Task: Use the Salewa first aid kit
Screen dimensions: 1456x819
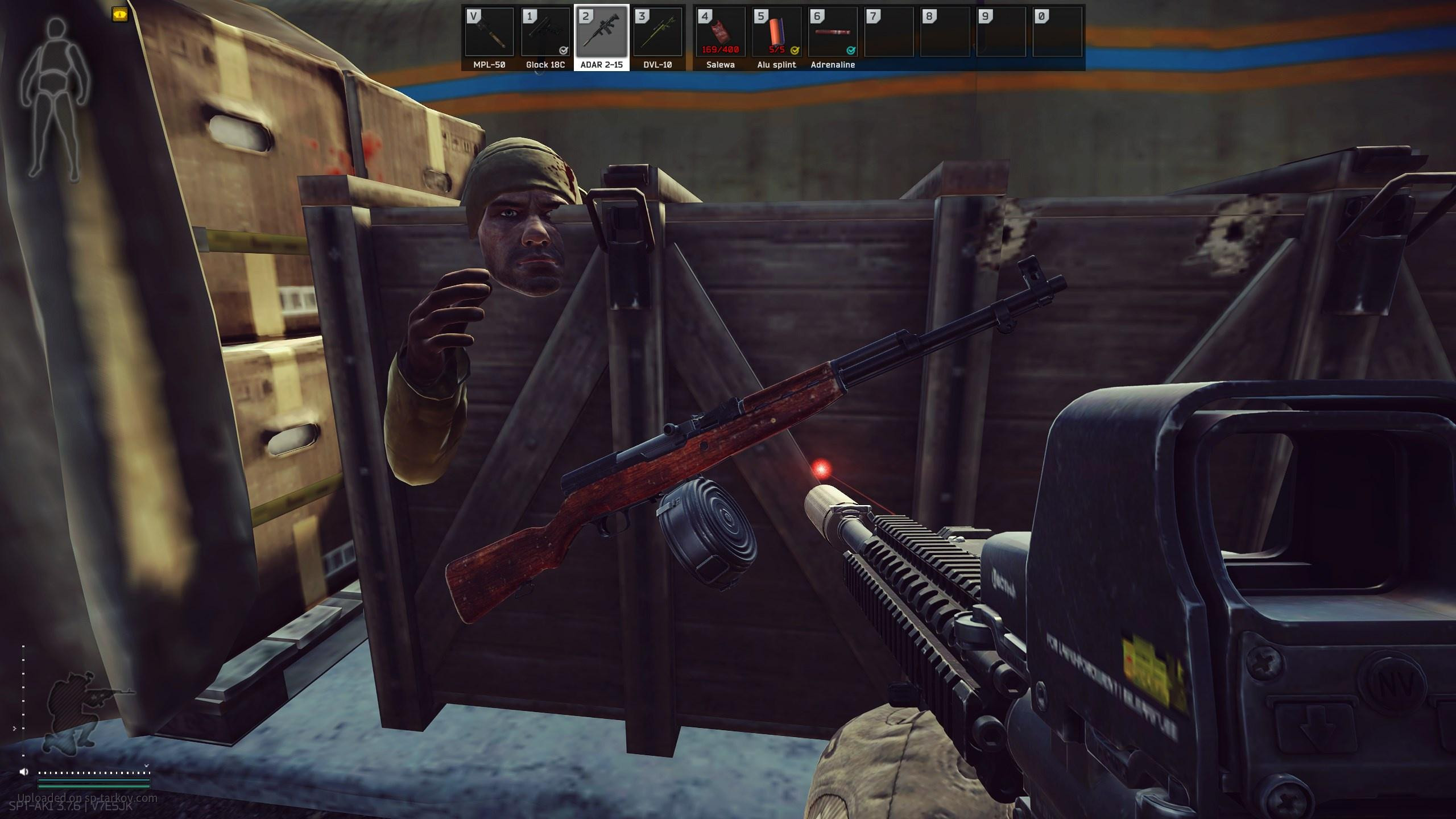Action: 721,33
